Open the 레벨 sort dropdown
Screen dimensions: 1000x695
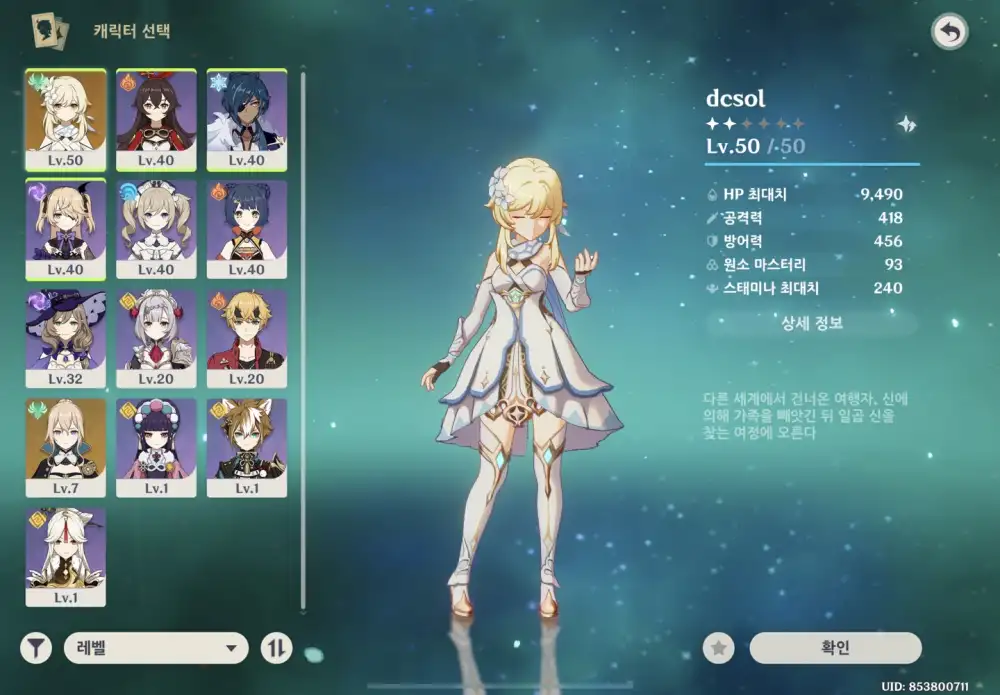point(156,648)
